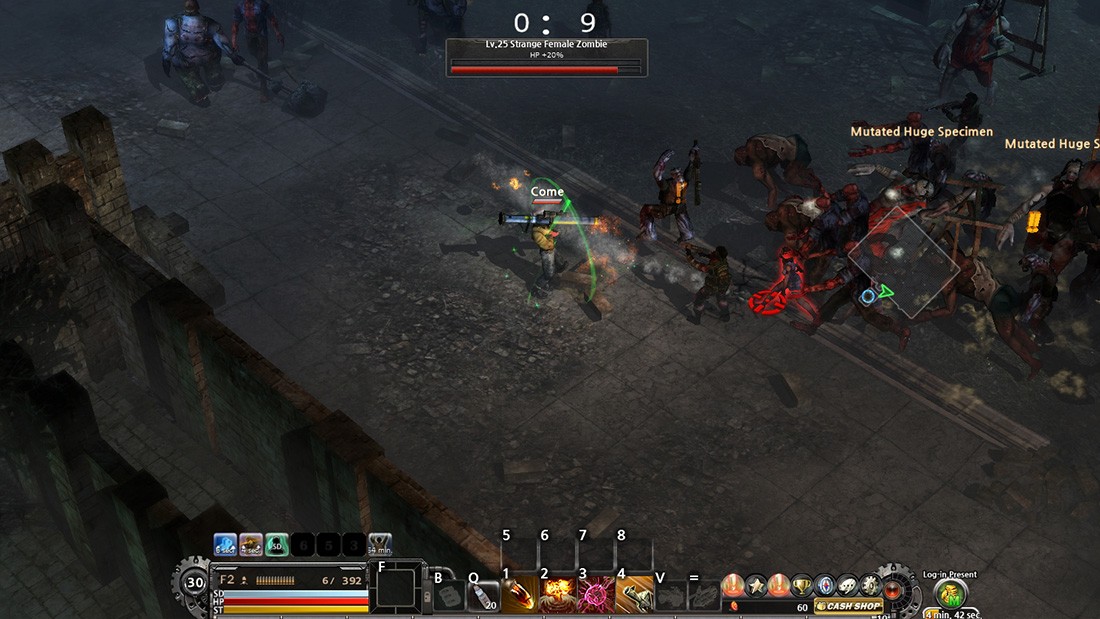The width and height of the screenshot is (1100, 619).
Task: Open the gear settings menu icon
Action: coord(868,585)
